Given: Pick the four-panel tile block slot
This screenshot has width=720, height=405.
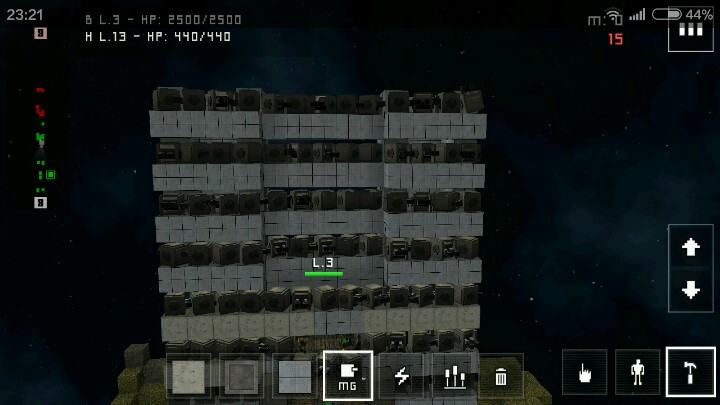Looking at the screenshot, I should pos(295,376).
